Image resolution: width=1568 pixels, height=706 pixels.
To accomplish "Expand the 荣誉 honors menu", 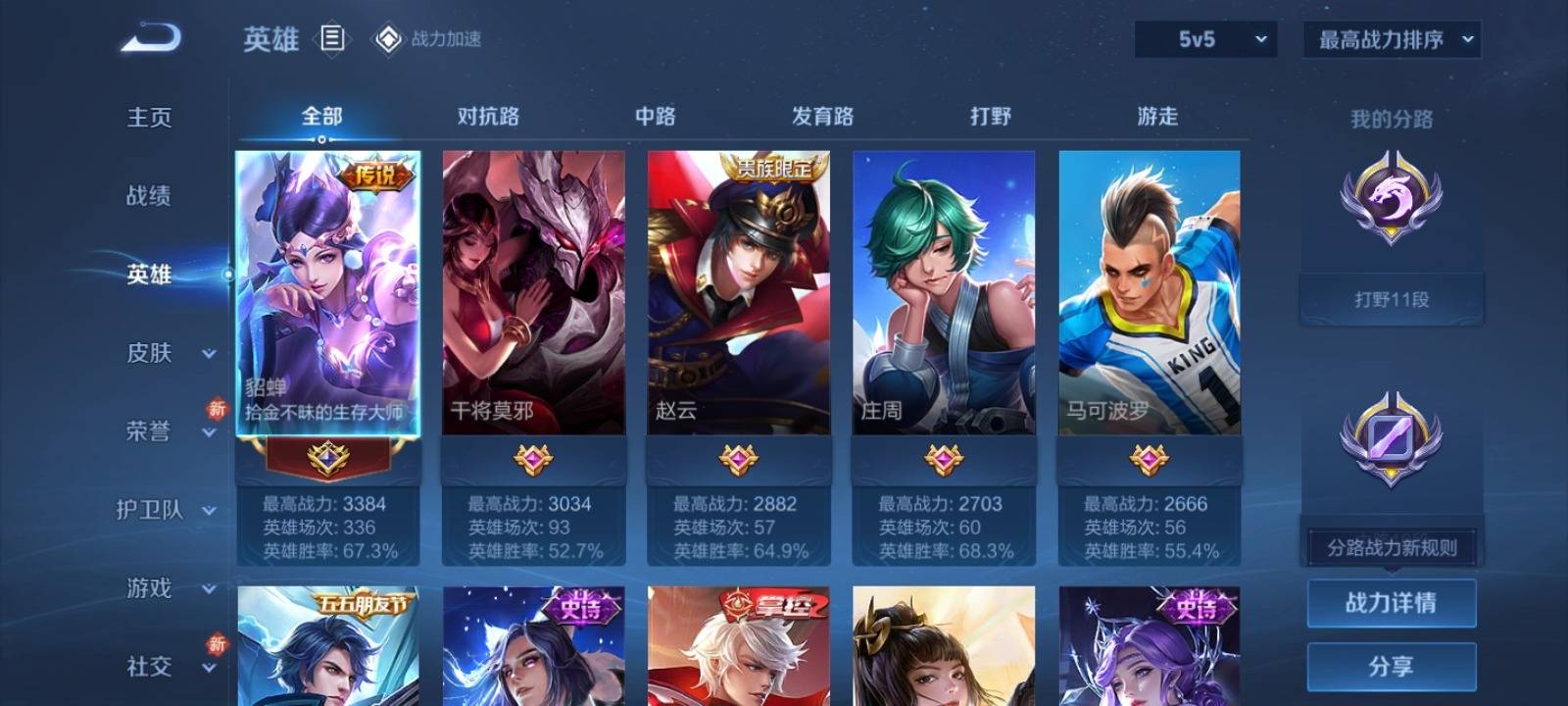I will [x=167, y=431].
